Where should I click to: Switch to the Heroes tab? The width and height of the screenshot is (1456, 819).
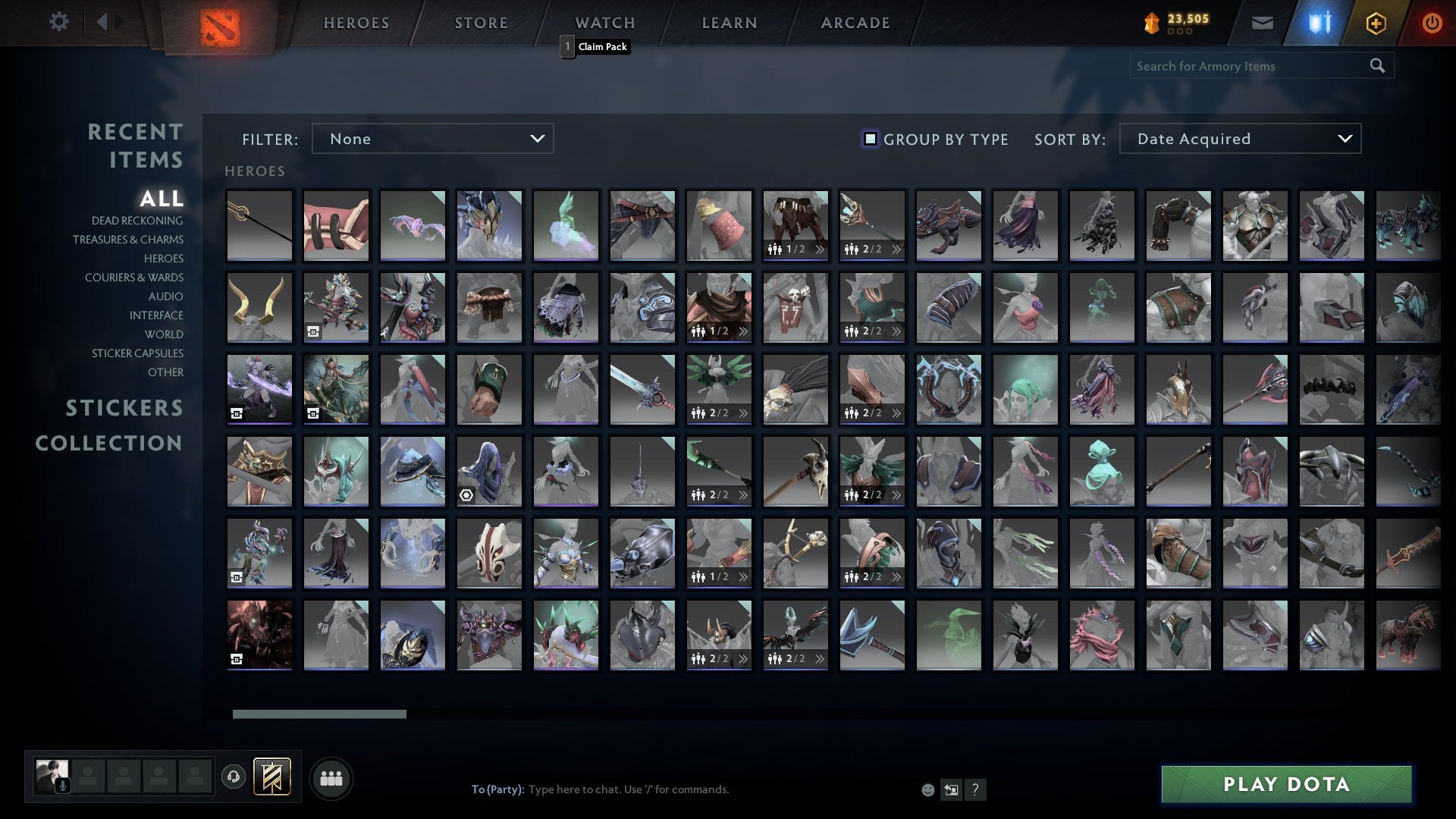(356, 23)
